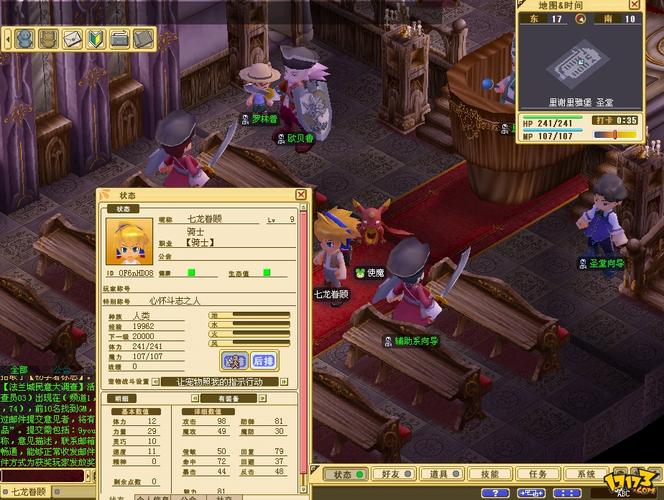Viewport: 664px width, 500px height.
Task: Click the blue bird toolbar icon
Action: click(x=24, y=39)
